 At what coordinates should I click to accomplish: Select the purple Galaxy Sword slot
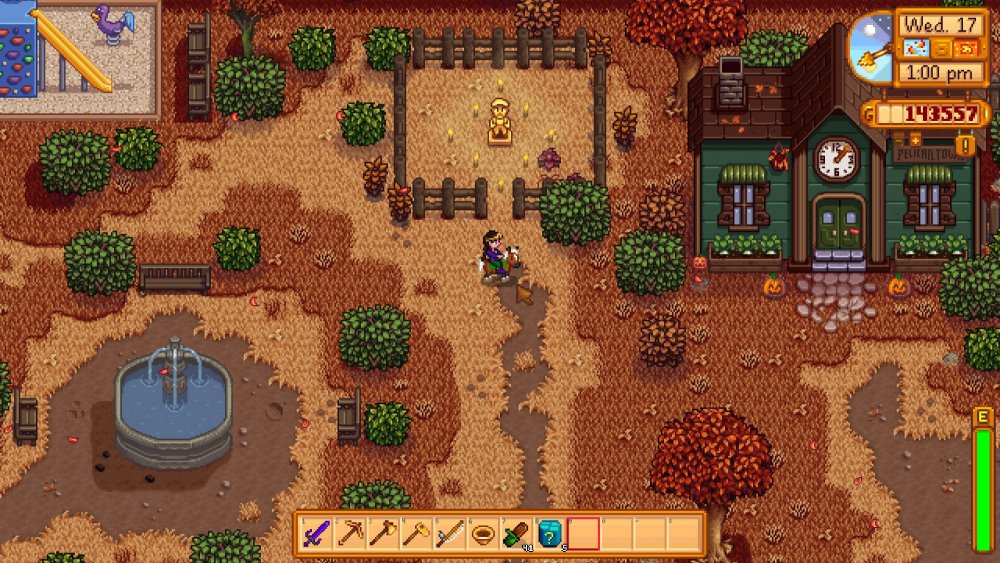click(x=316, y=533)
